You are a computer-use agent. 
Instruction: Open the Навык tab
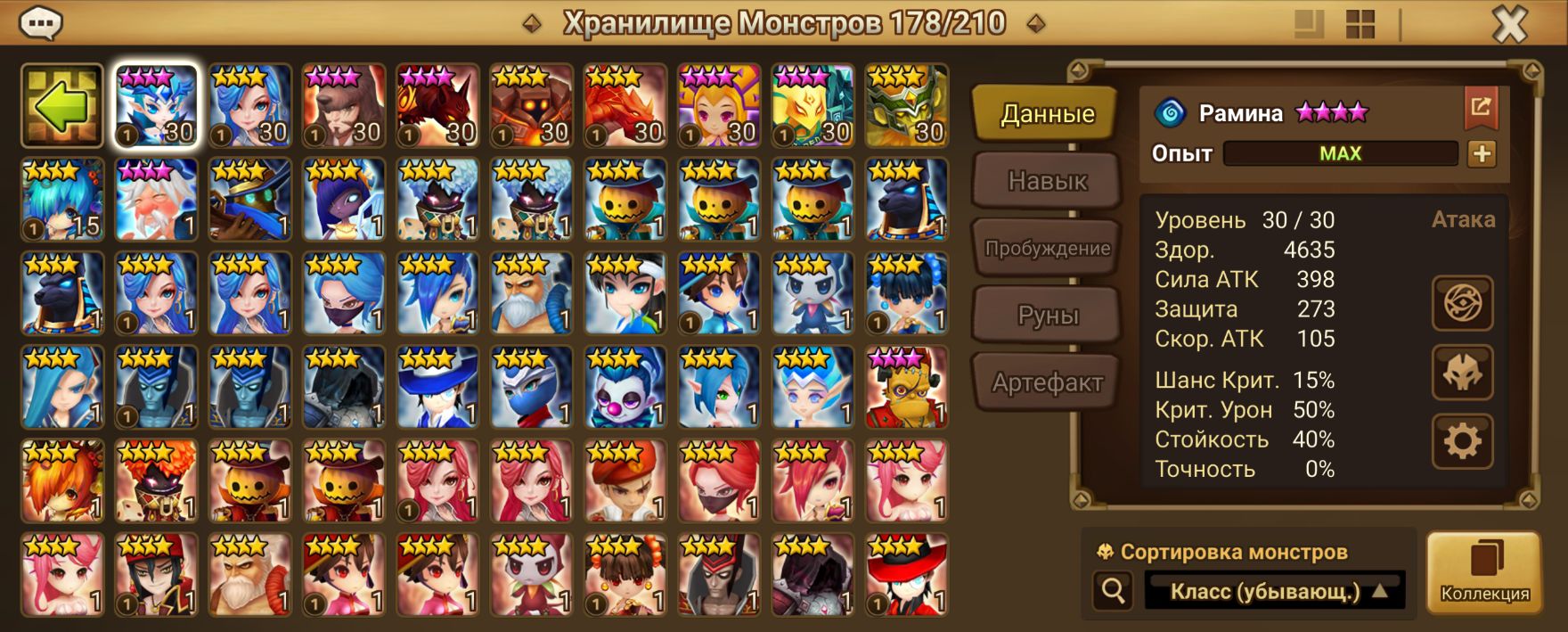[1047, 181]
